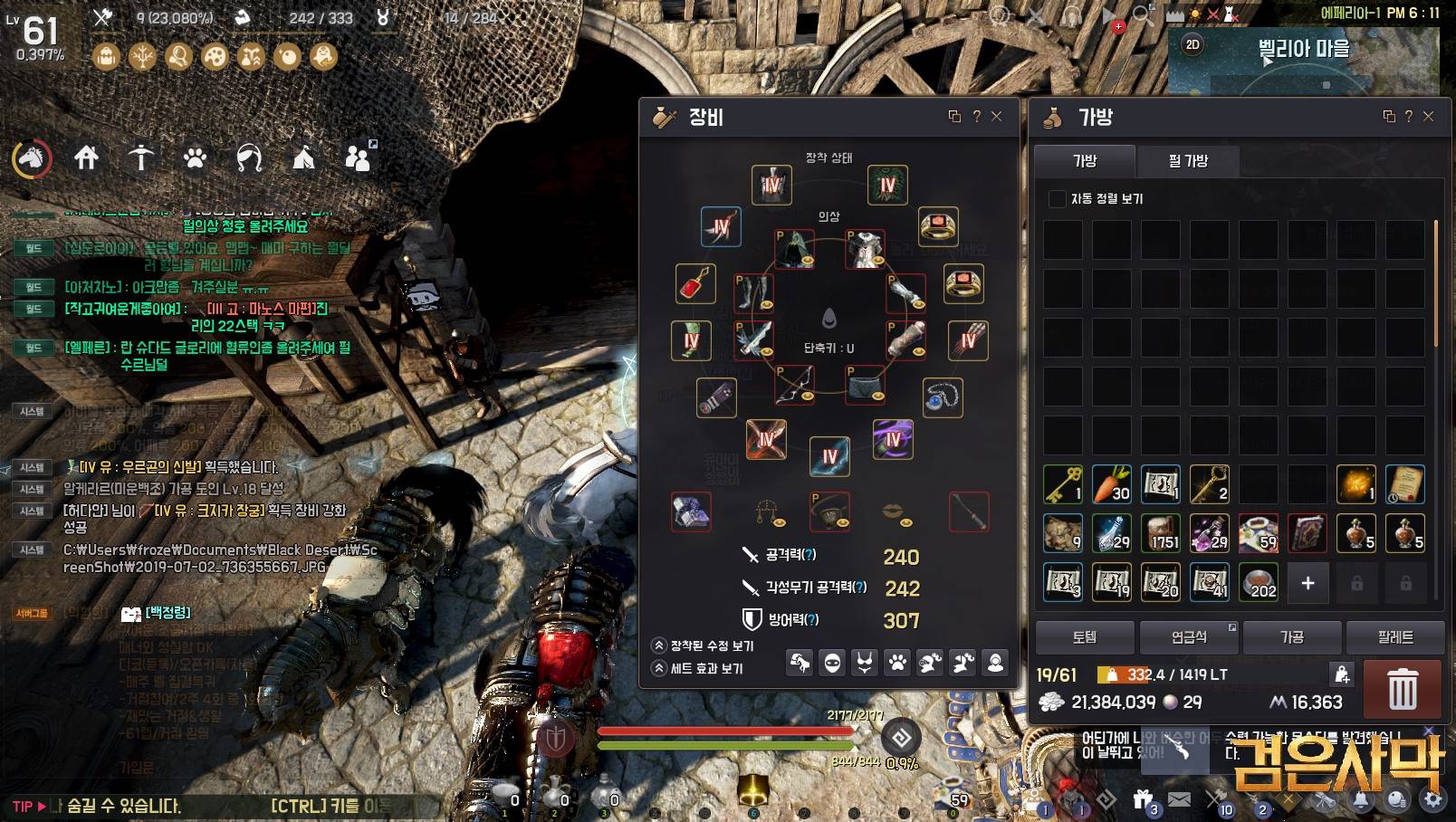The height and width of the screenshot is (822, 1456).
Task: Select the carrot item stack of 30
Action: (1112, 484)
